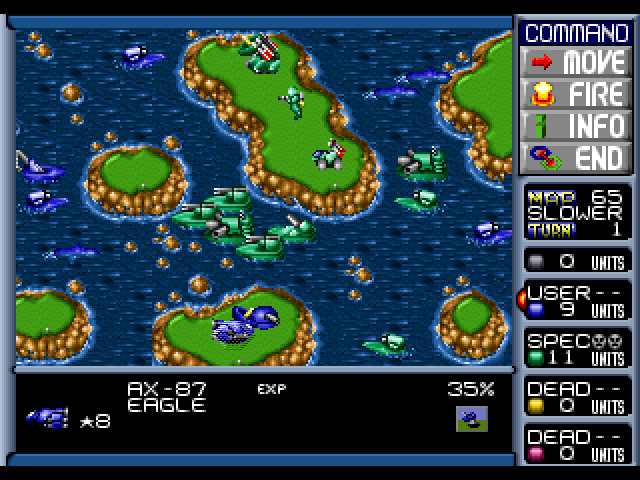Select the blue Eagle unit on the island
Image resolution: width=640 pixels, height=480 pixels.
[x=241, y=325]
